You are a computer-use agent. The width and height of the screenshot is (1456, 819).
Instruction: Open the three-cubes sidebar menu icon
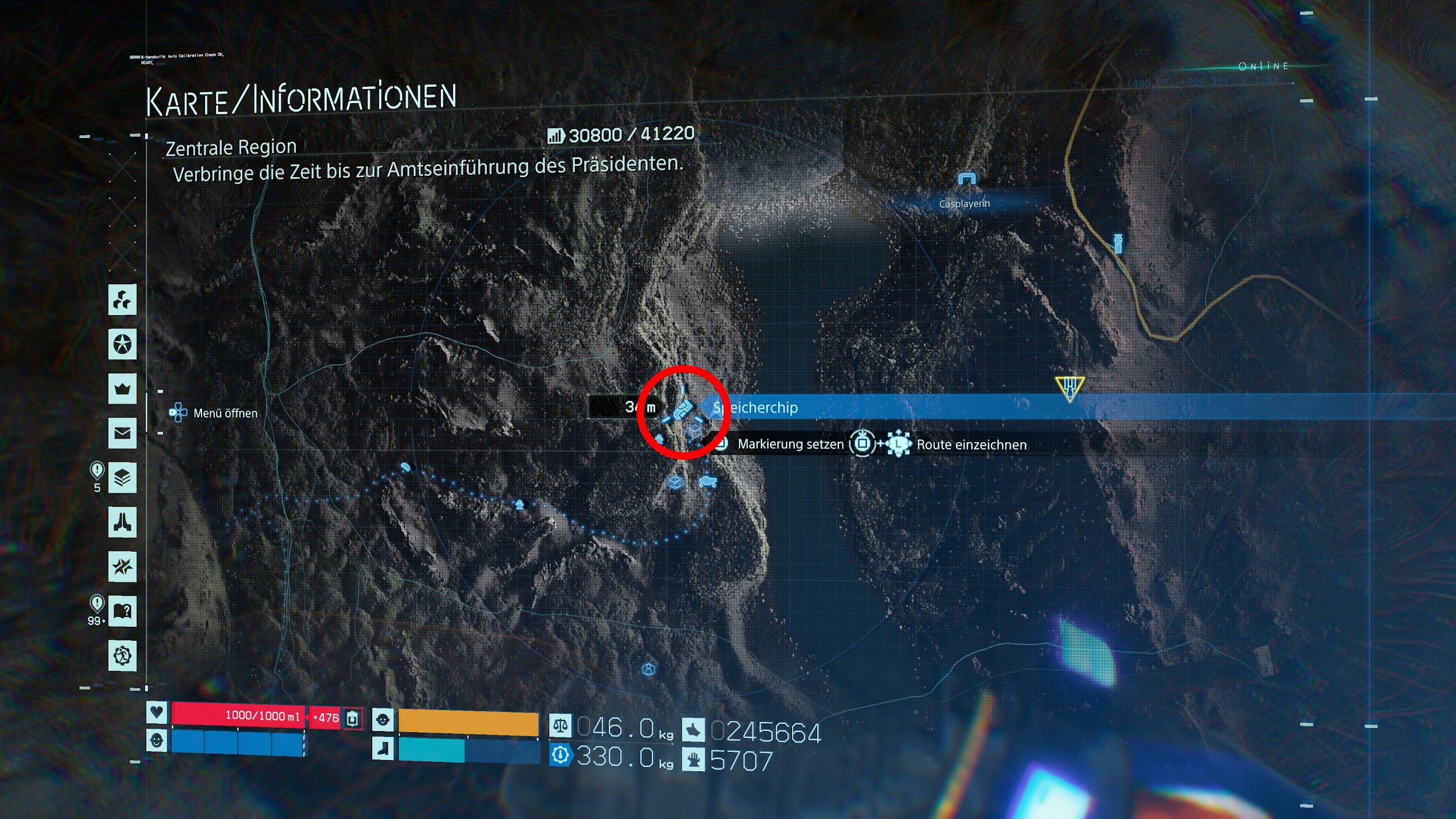tap(122, 300)
